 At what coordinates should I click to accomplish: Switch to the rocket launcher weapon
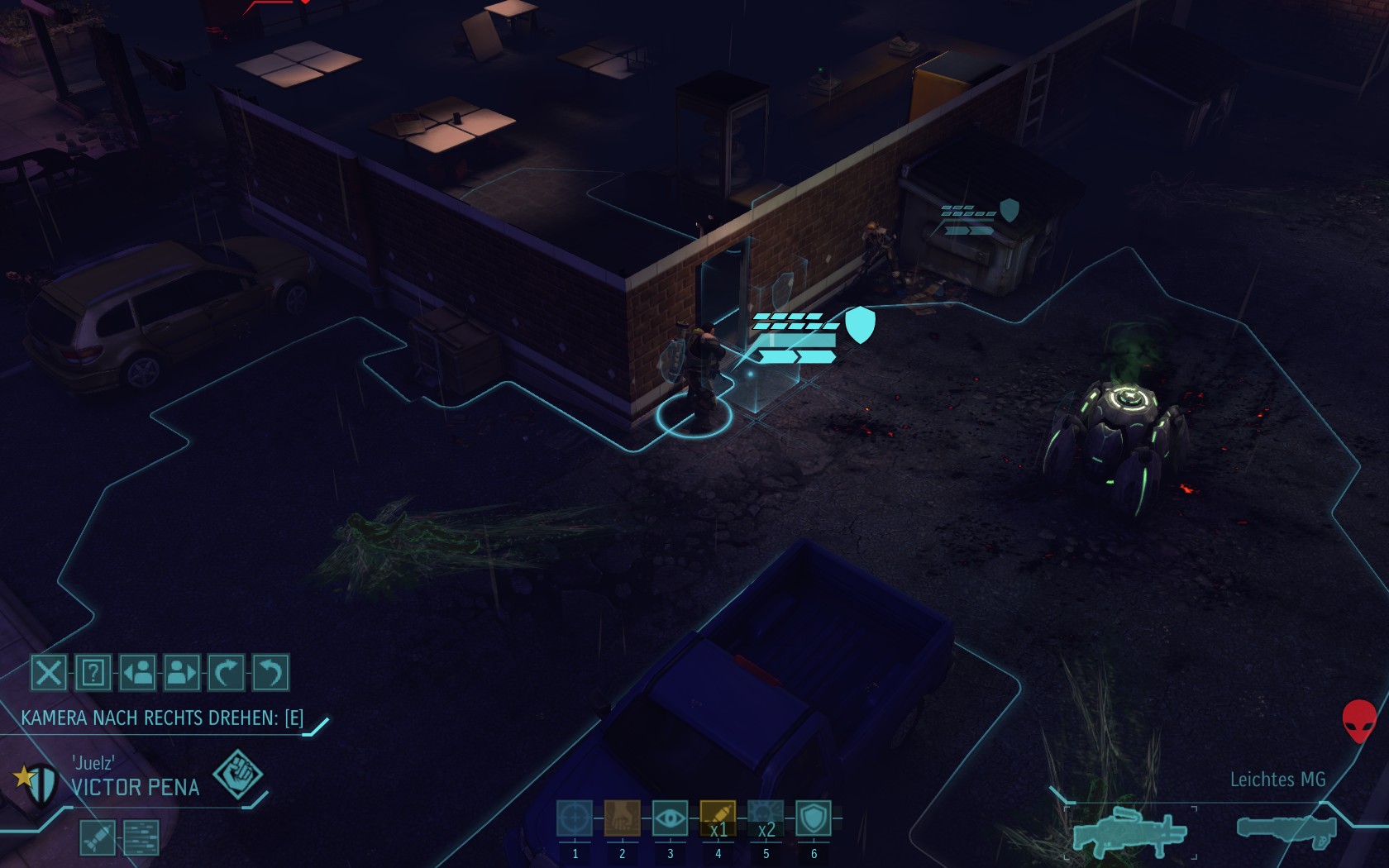tap(1286, 829)
